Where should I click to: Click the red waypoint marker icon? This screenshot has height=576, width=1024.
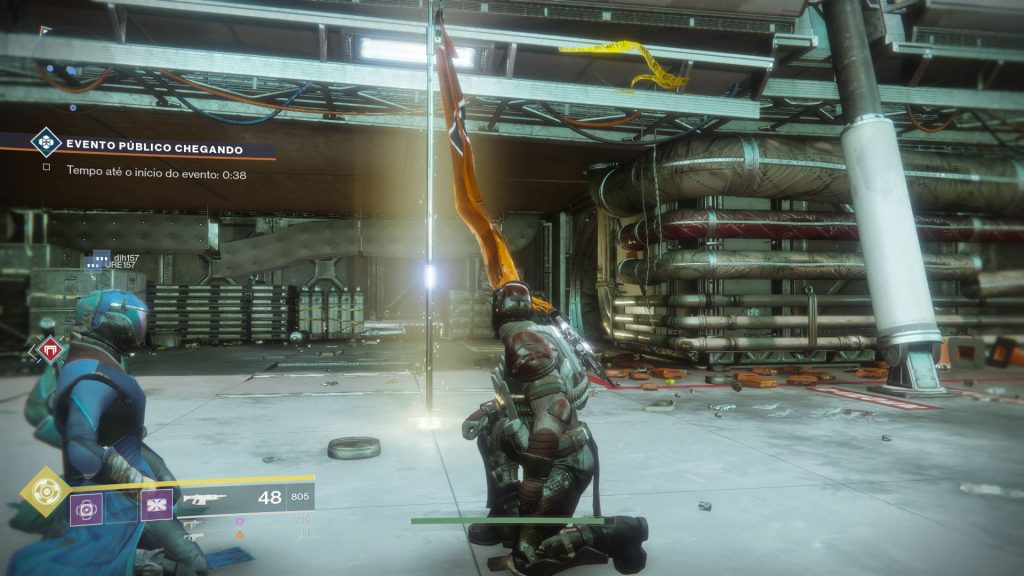tap(48, 349)
